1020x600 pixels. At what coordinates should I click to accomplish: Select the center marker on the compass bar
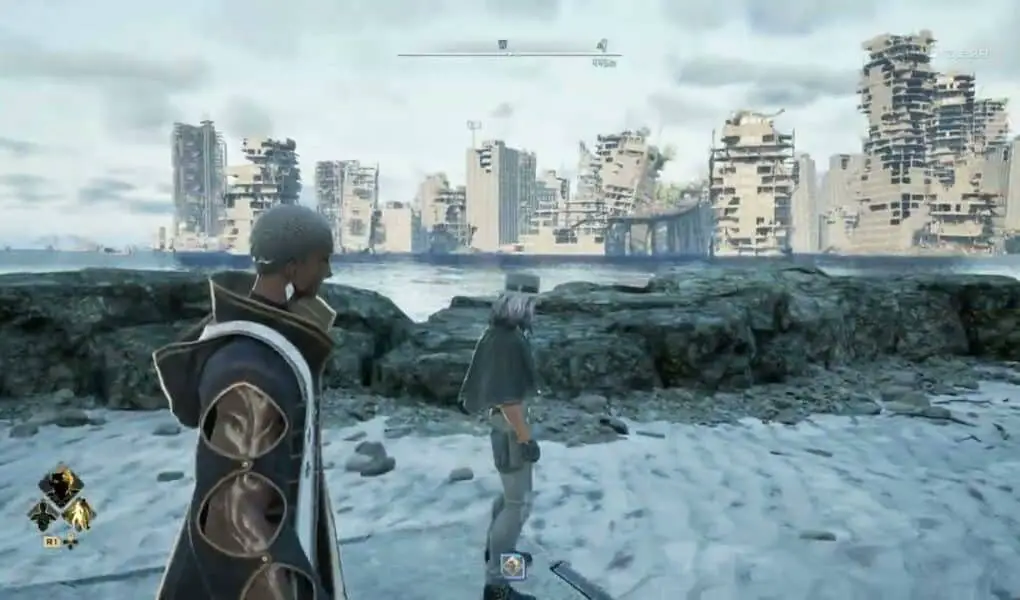(503, 45)
